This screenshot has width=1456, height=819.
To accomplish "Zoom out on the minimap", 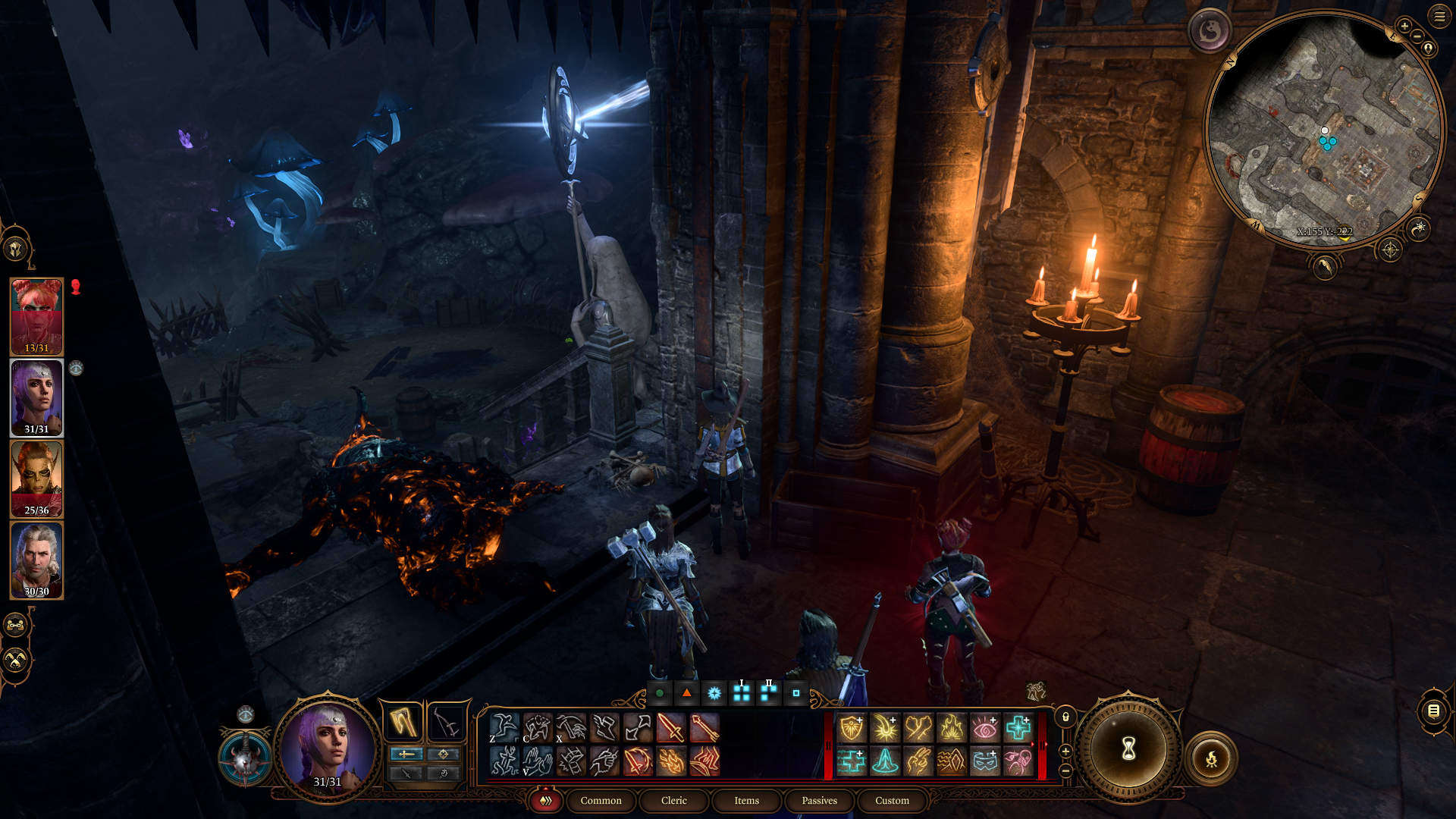I will point(1417,37).
